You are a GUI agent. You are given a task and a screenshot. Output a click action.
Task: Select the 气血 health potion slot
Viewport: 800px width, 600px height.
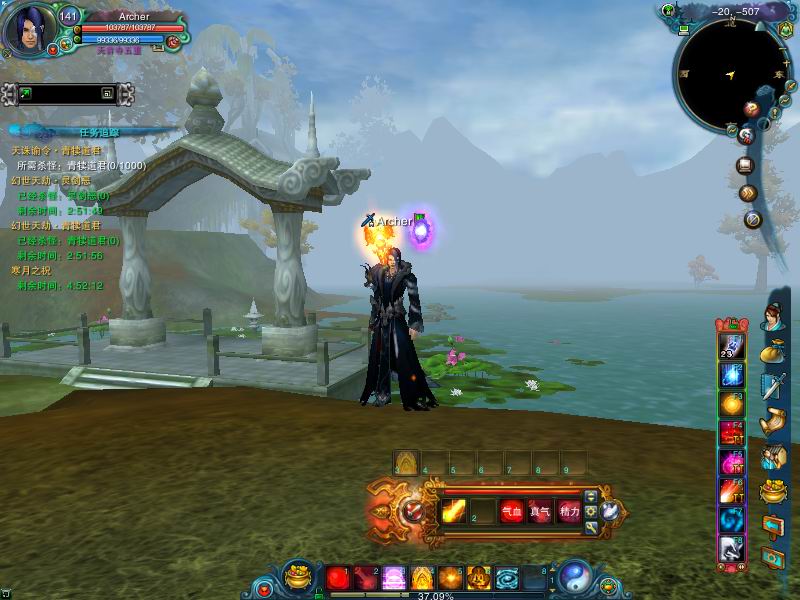[512, 511]
